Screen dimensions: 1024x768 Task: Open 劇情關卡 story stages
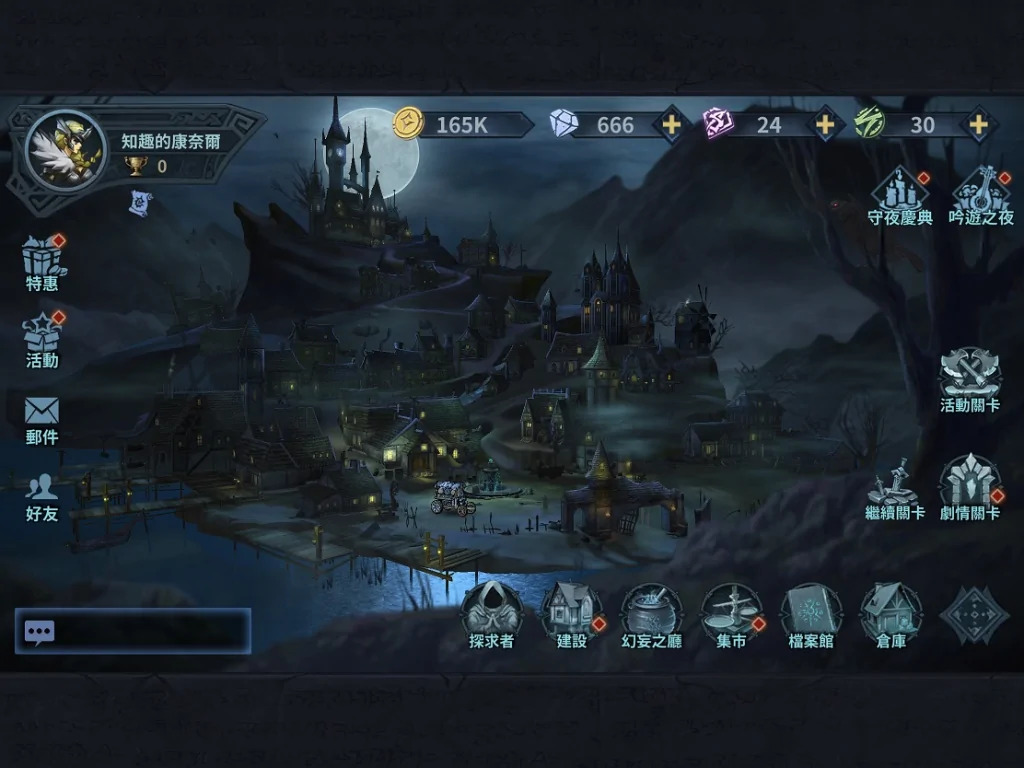click(x=969, y=487)
